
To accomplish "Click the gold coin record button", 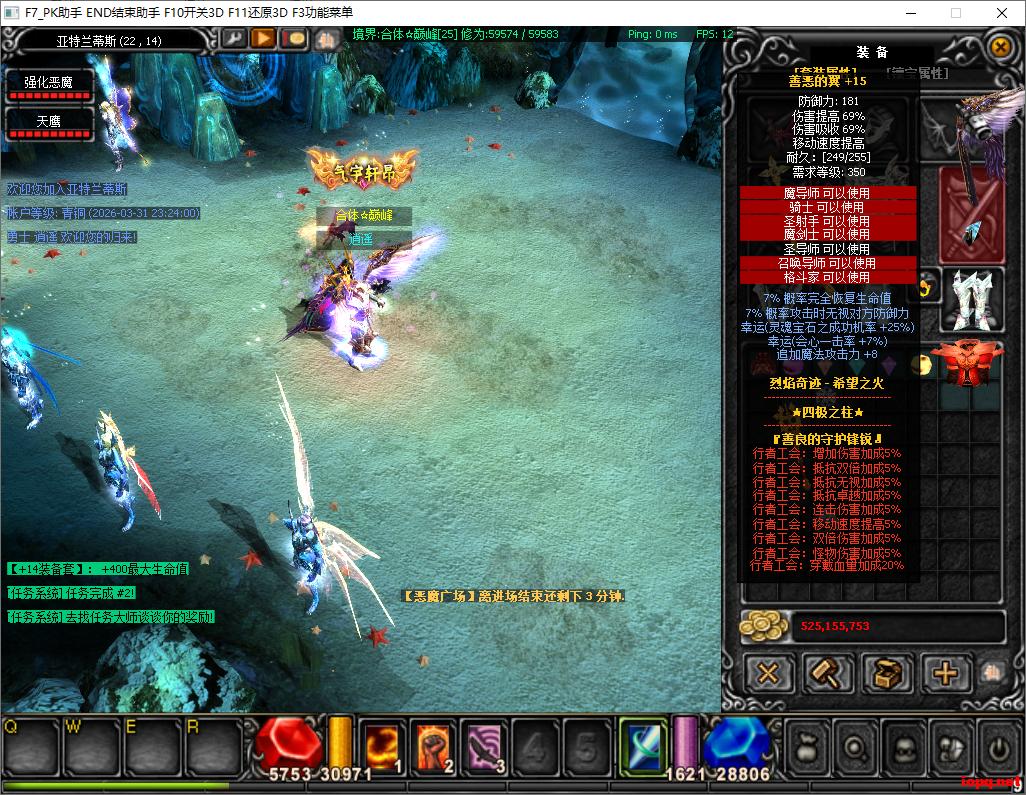I will [x=294, y=39].
